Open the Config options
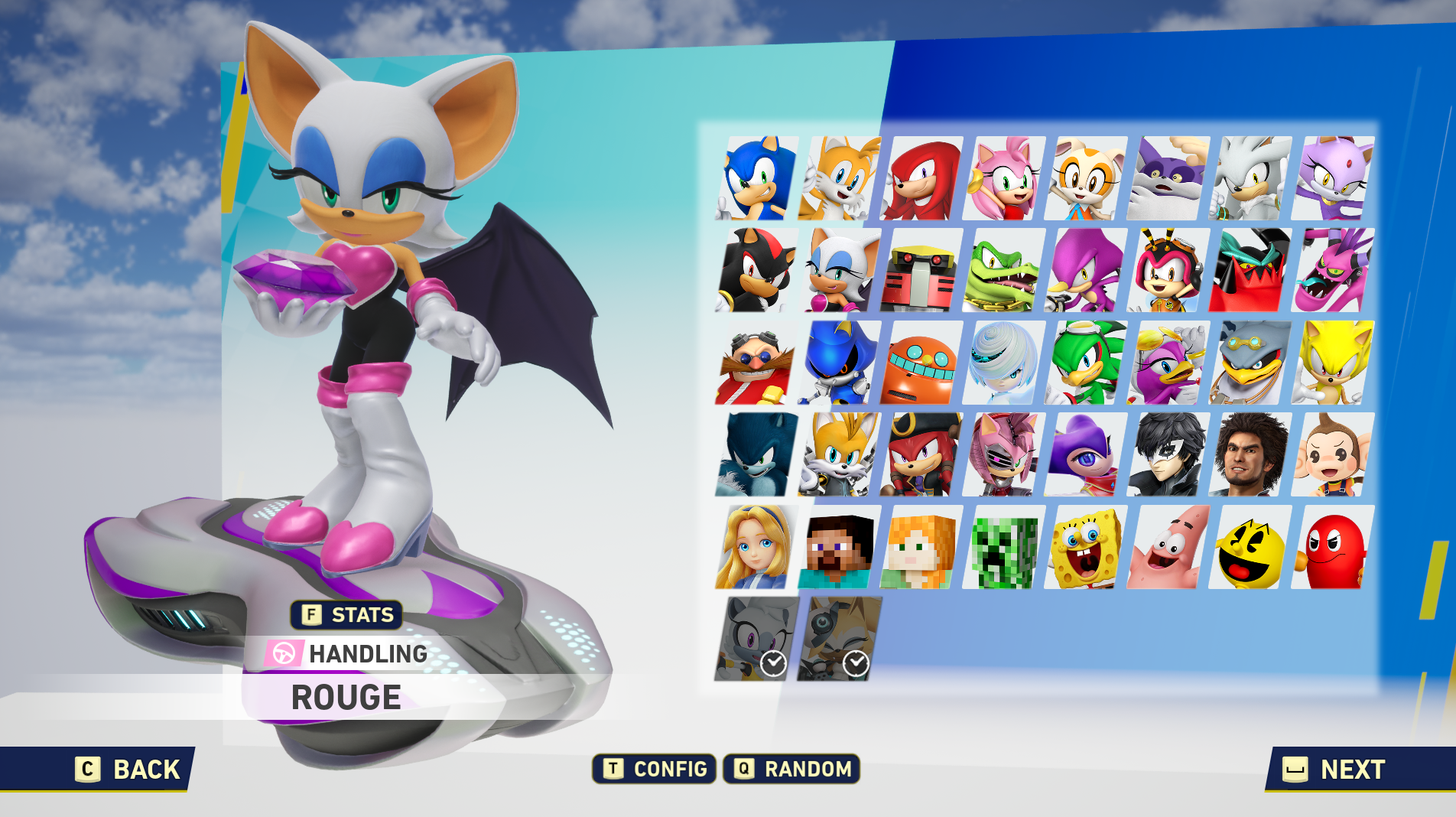The image size is (1456, 817). coord(655,769)
